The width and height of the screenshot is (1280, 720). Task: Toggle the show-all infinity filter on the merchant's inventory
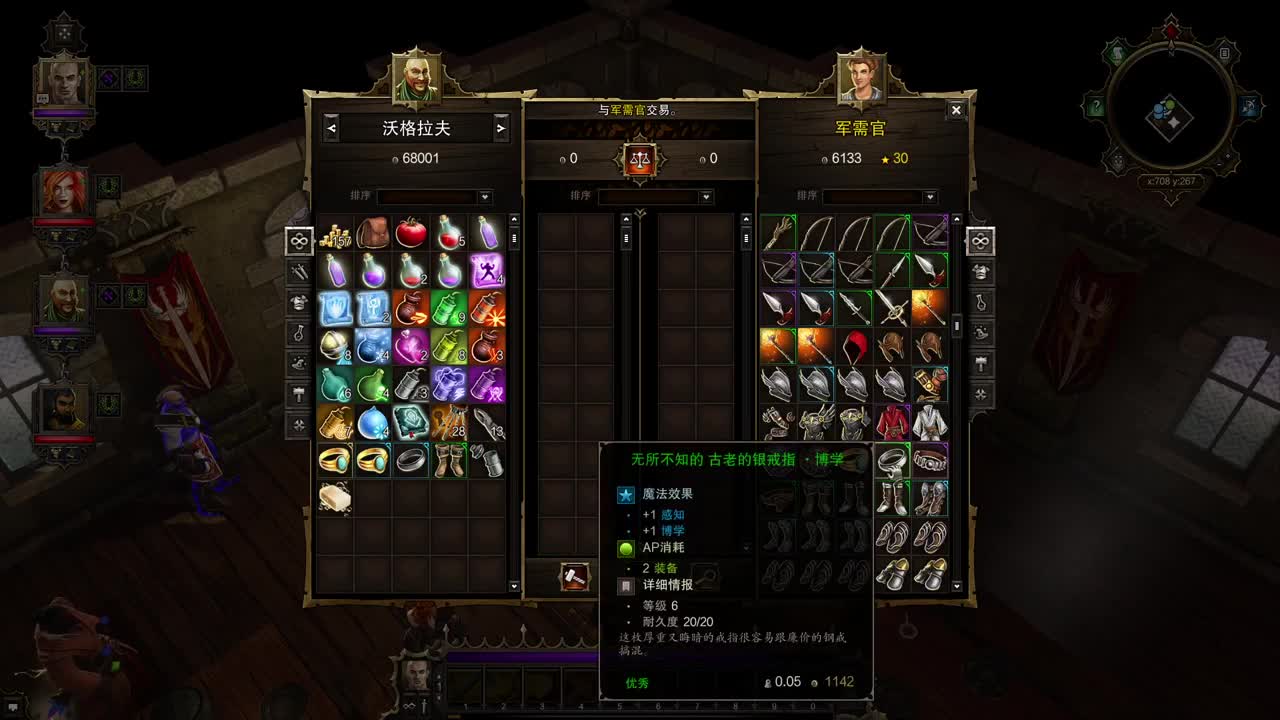(981, 241)
